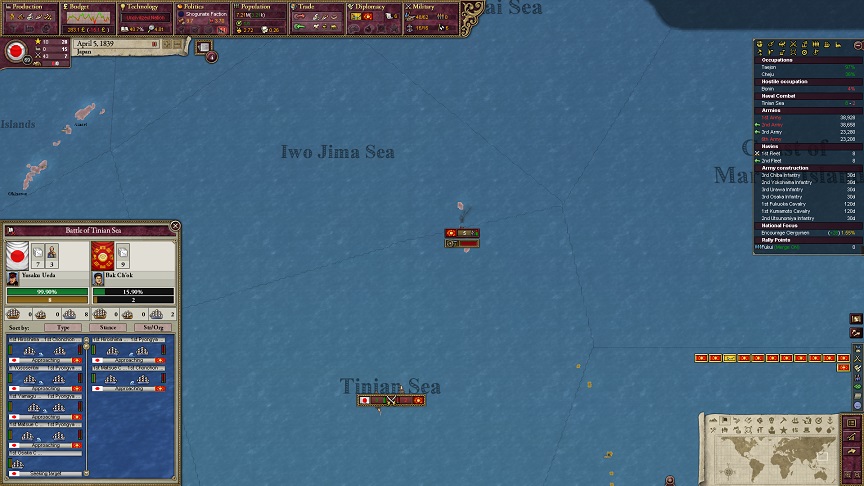
Task: Open the Diplomacy tab
Action: click(372, 7)
